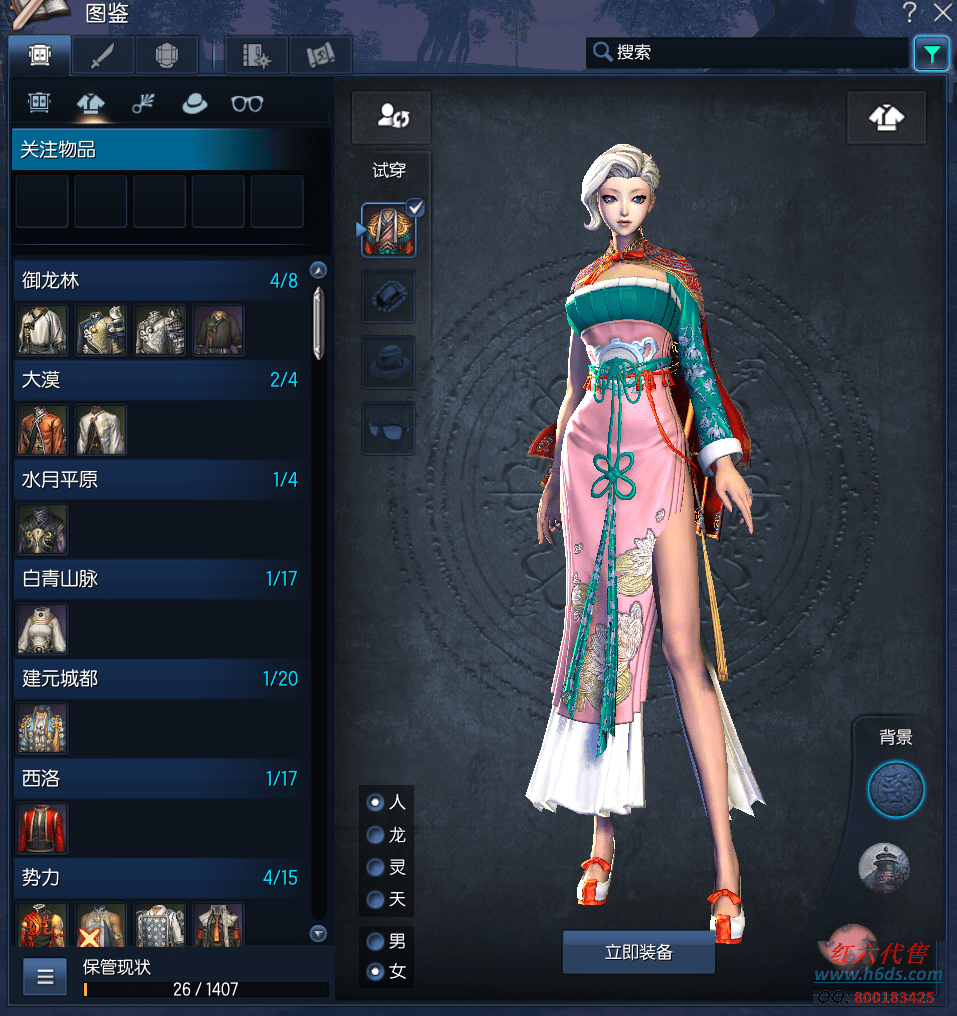Click 立即装备 to equip now
957x1016 pixels.
[638, 952]
